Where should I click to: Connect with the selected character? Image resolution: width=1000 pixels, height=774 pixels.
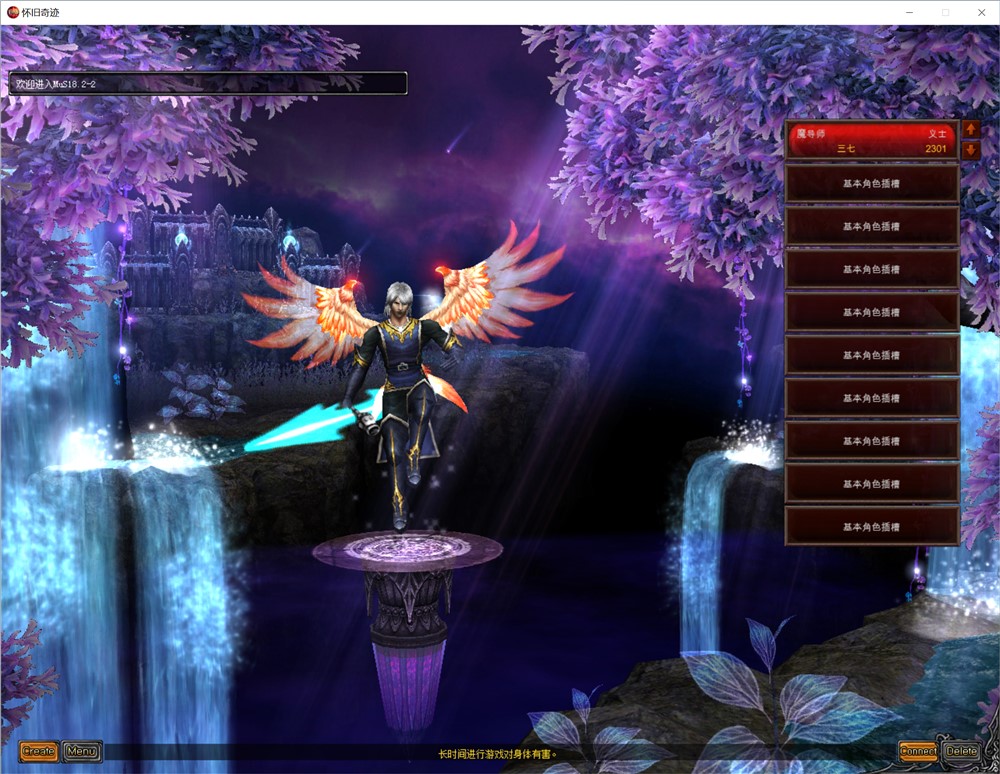tap(918, 751)
